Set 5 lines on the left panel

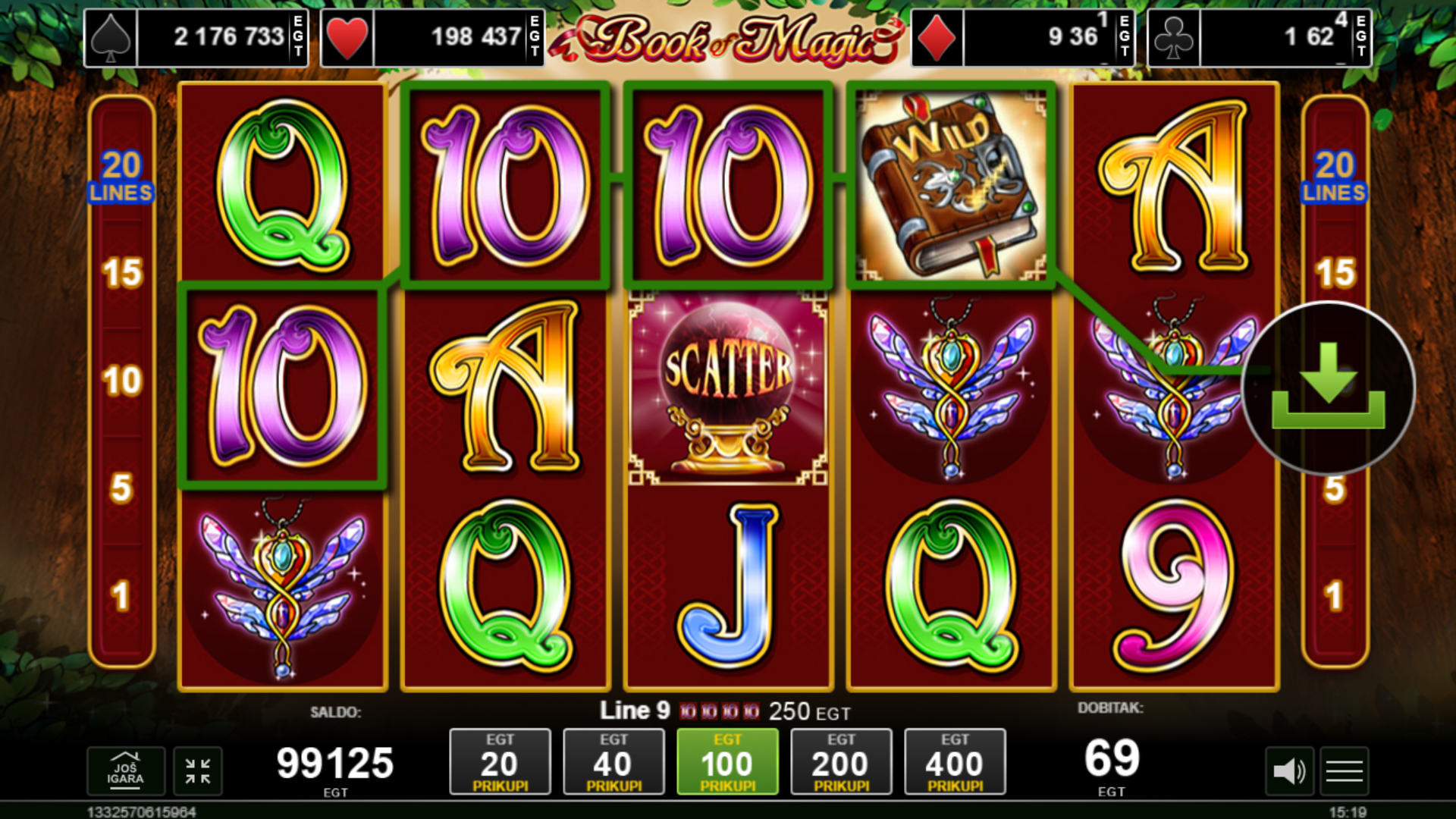pos(122,488)
